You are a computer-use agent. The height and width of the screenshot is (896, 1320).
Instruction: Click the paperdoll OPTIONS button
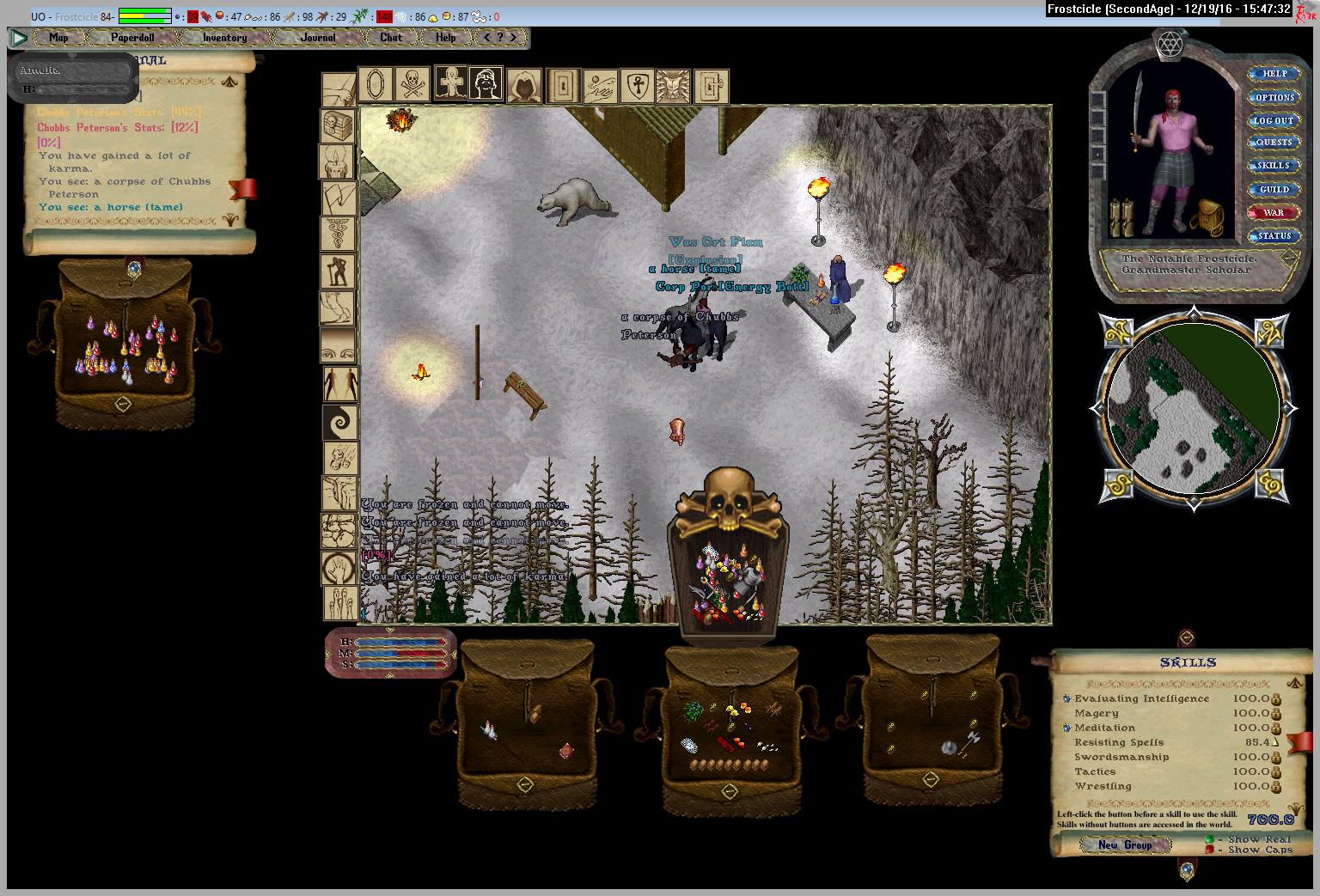(1274, 97)
